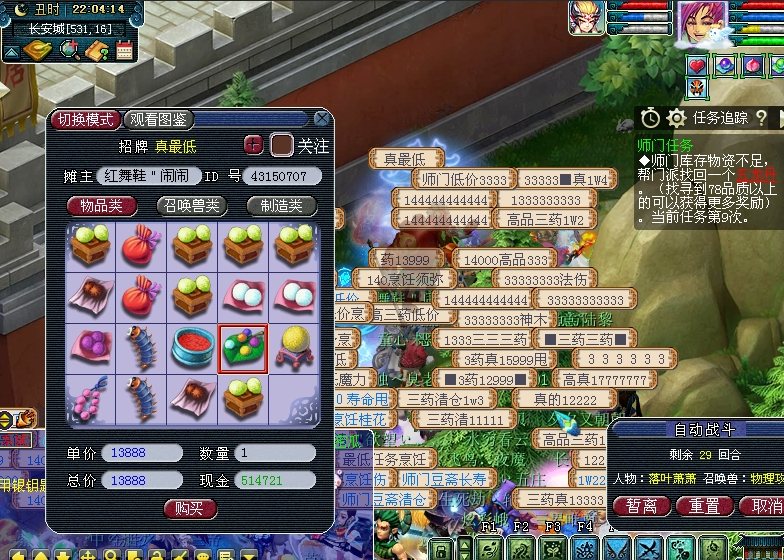Screen dimensions: 784x560
Task: Click the red heart buff icon
Action: 697,66
